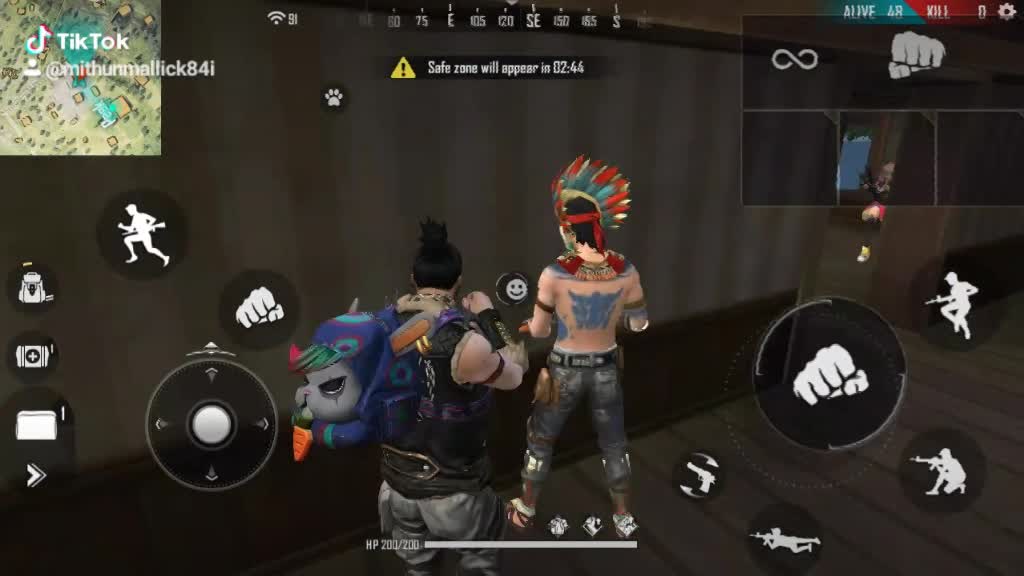Screen dimensions: 1024x576
Task: Tap the pistol swap weapon icon
Action: point(698,475)
